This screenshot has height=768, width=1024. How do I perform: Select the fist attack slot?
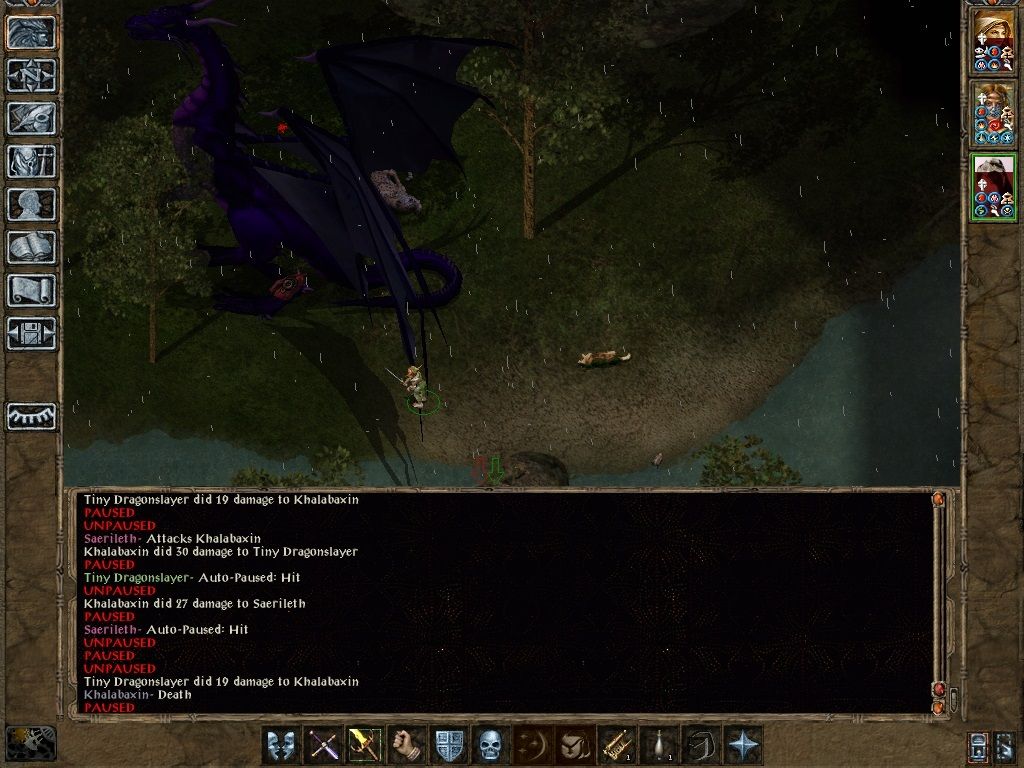pos(406,746)
